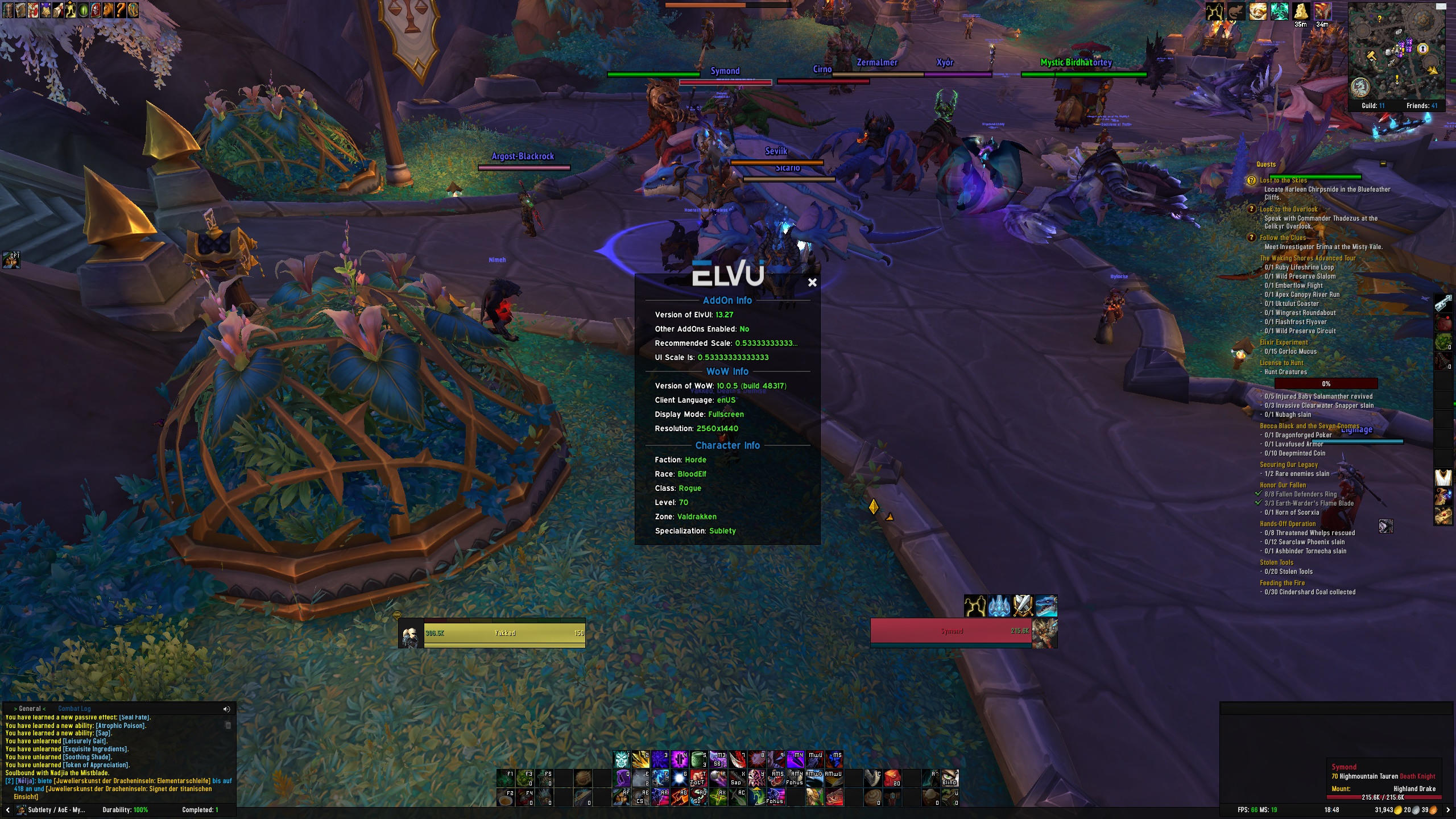Use the Tricks of the Trade (TotT) ability
1456x819 pixels.
698,779
